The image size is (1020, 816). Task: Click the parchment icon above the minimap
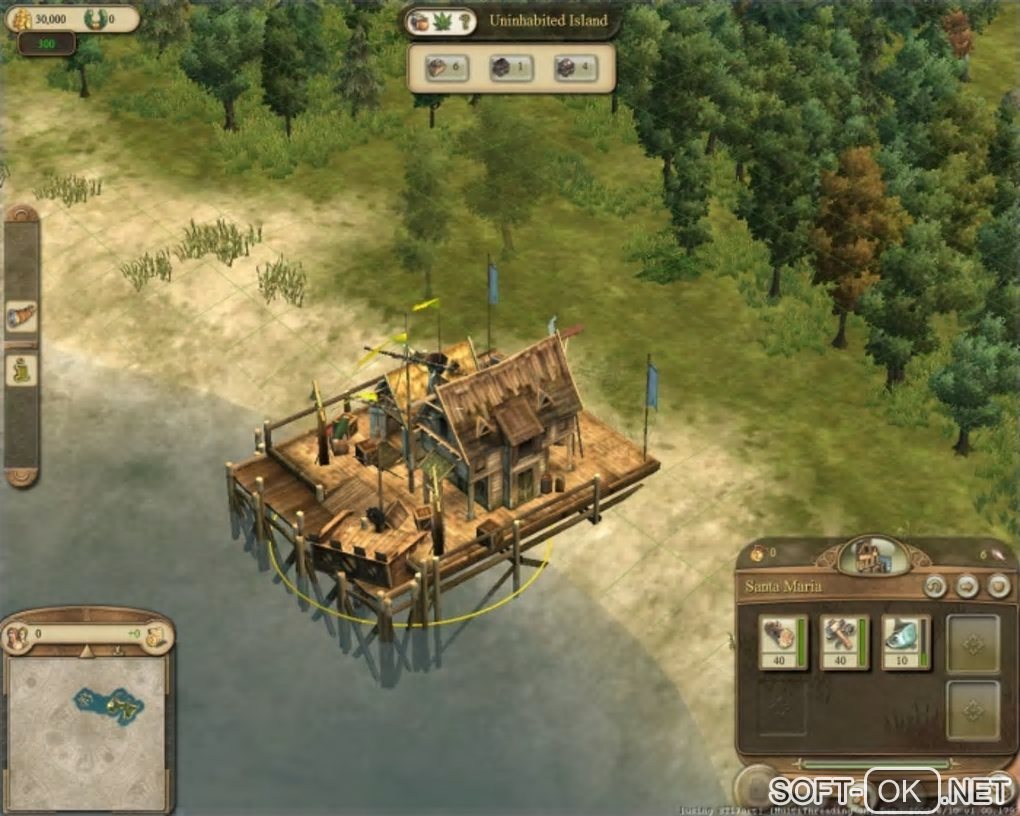click(155, 636)
